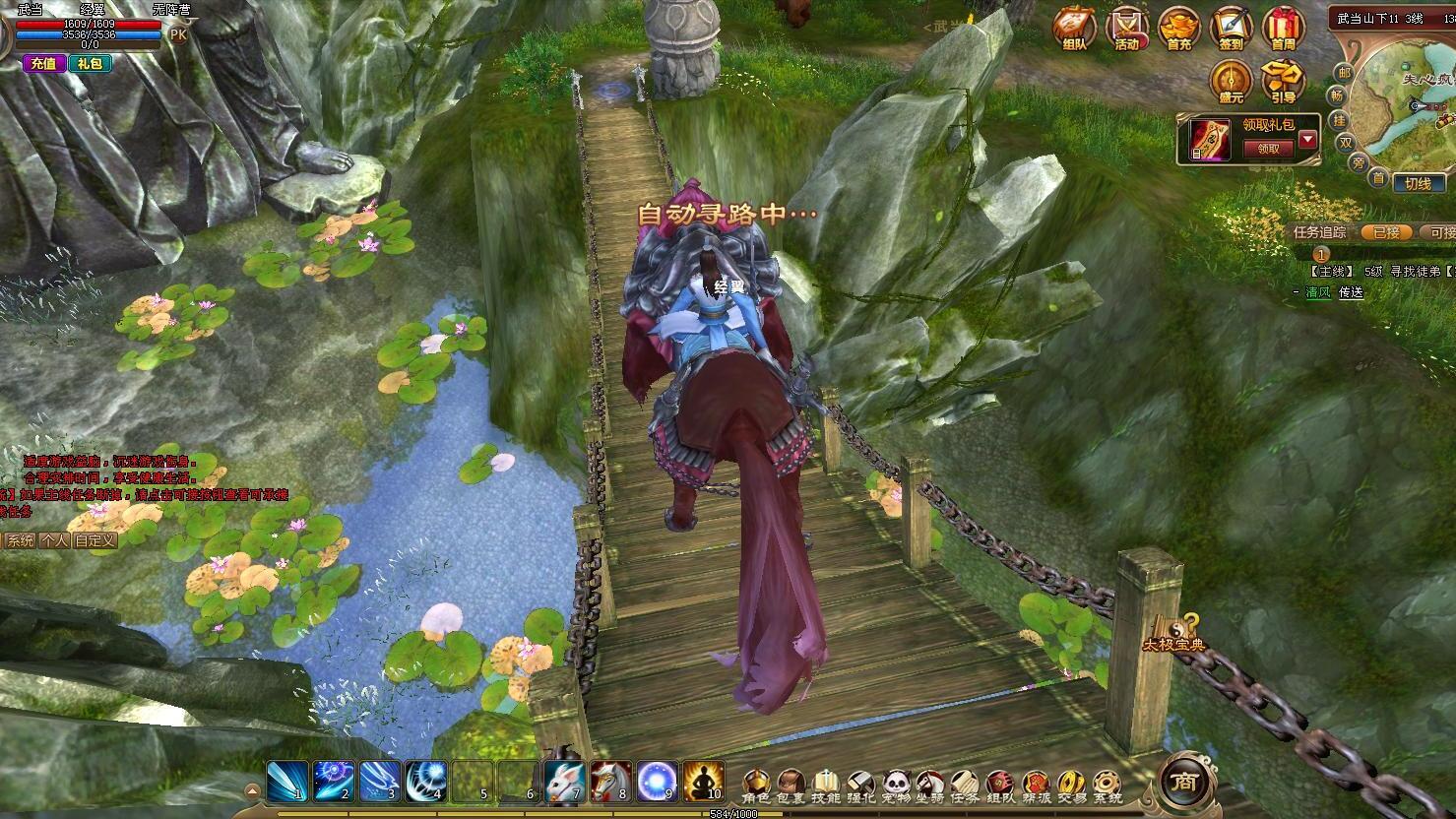Open the 宠物 panda pet menu

coord(895,785)
